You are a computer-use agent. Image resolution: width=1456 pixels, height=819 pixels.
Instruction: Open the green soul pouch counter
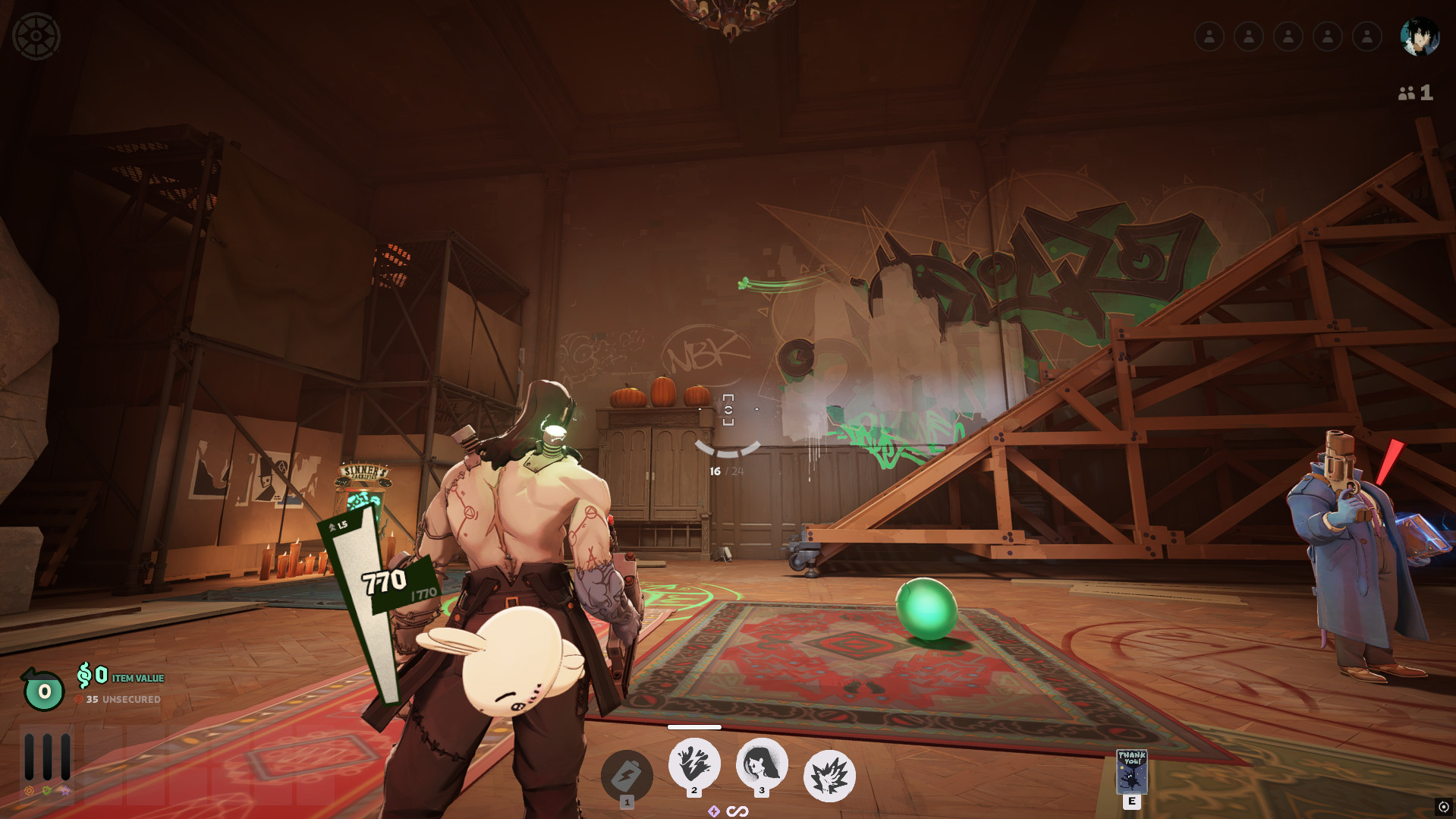pyautogui.click(x=44, y=690)
